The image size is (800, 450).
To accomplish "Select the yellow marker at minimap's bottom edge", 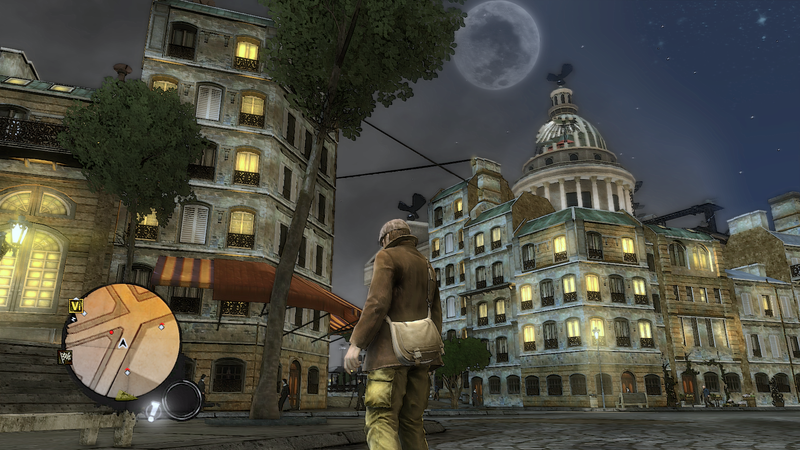I will pos(127,396).
